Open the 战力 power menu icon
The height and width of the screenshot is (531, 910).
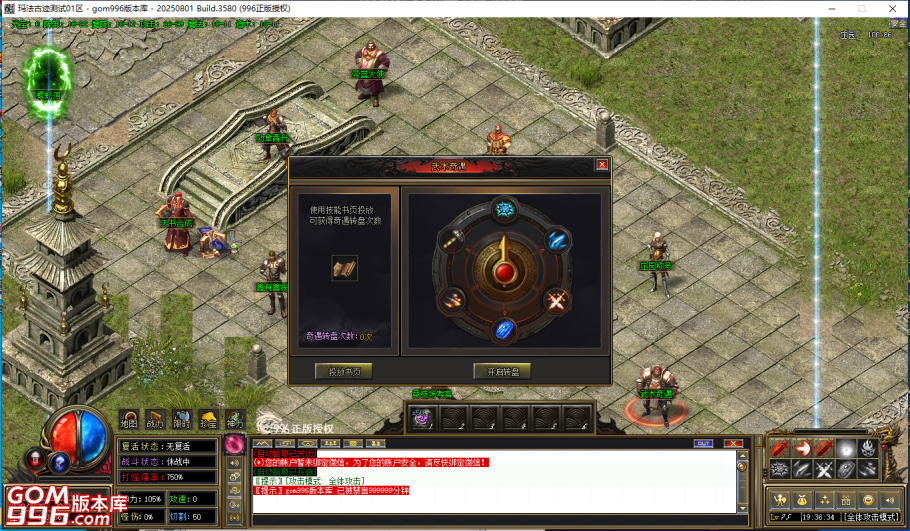pos(155,420)
